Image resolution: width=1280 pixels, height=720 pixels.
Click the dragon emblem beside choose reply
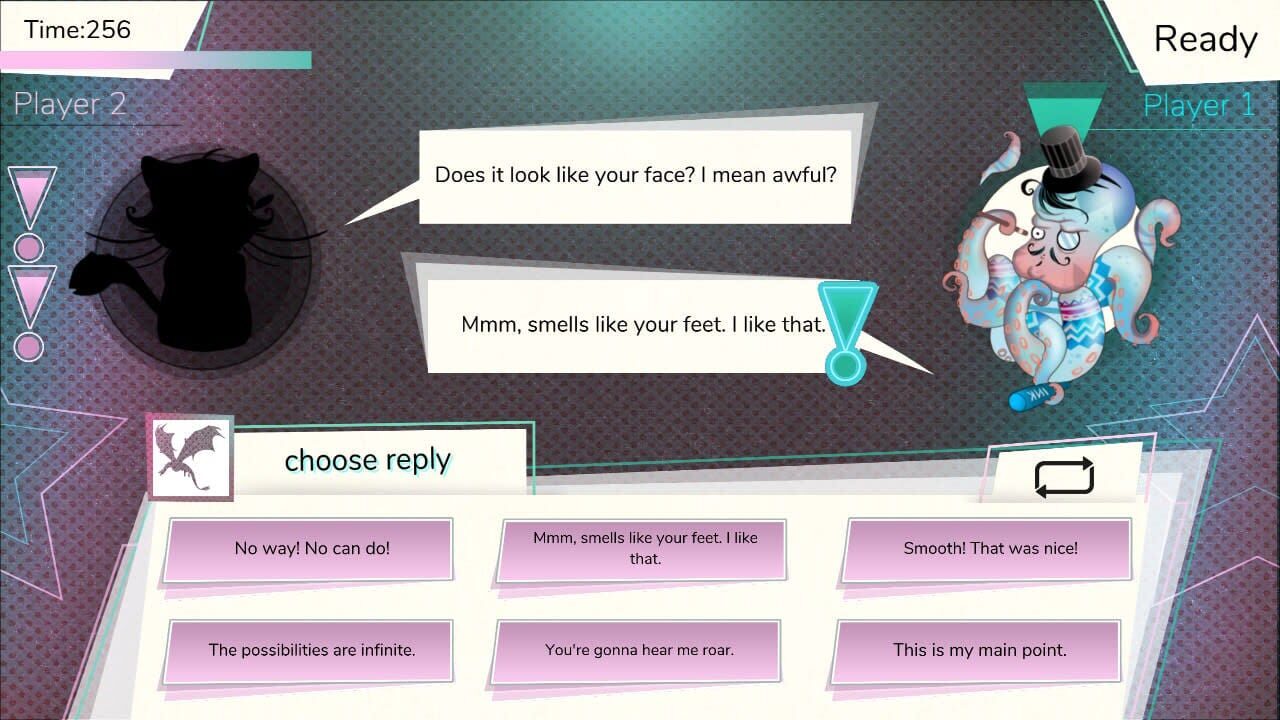(190, 458)
